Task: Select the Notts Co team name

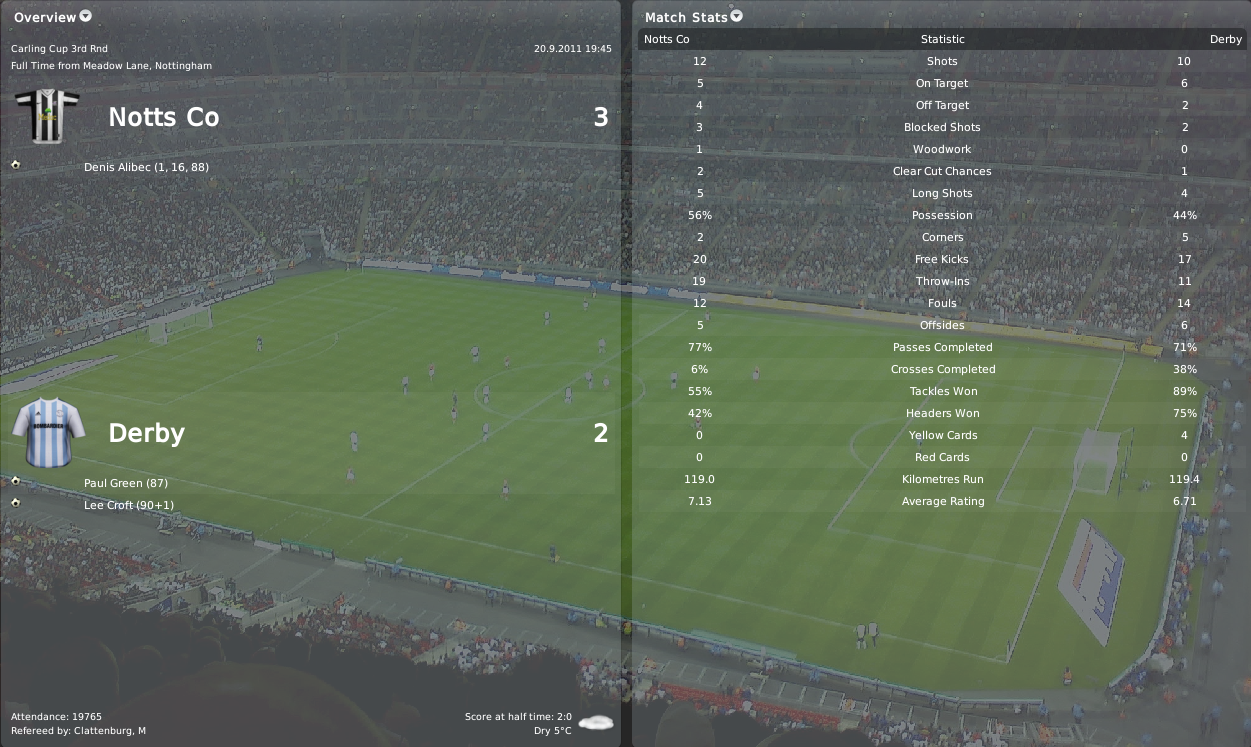Action: tap(163, 117)
